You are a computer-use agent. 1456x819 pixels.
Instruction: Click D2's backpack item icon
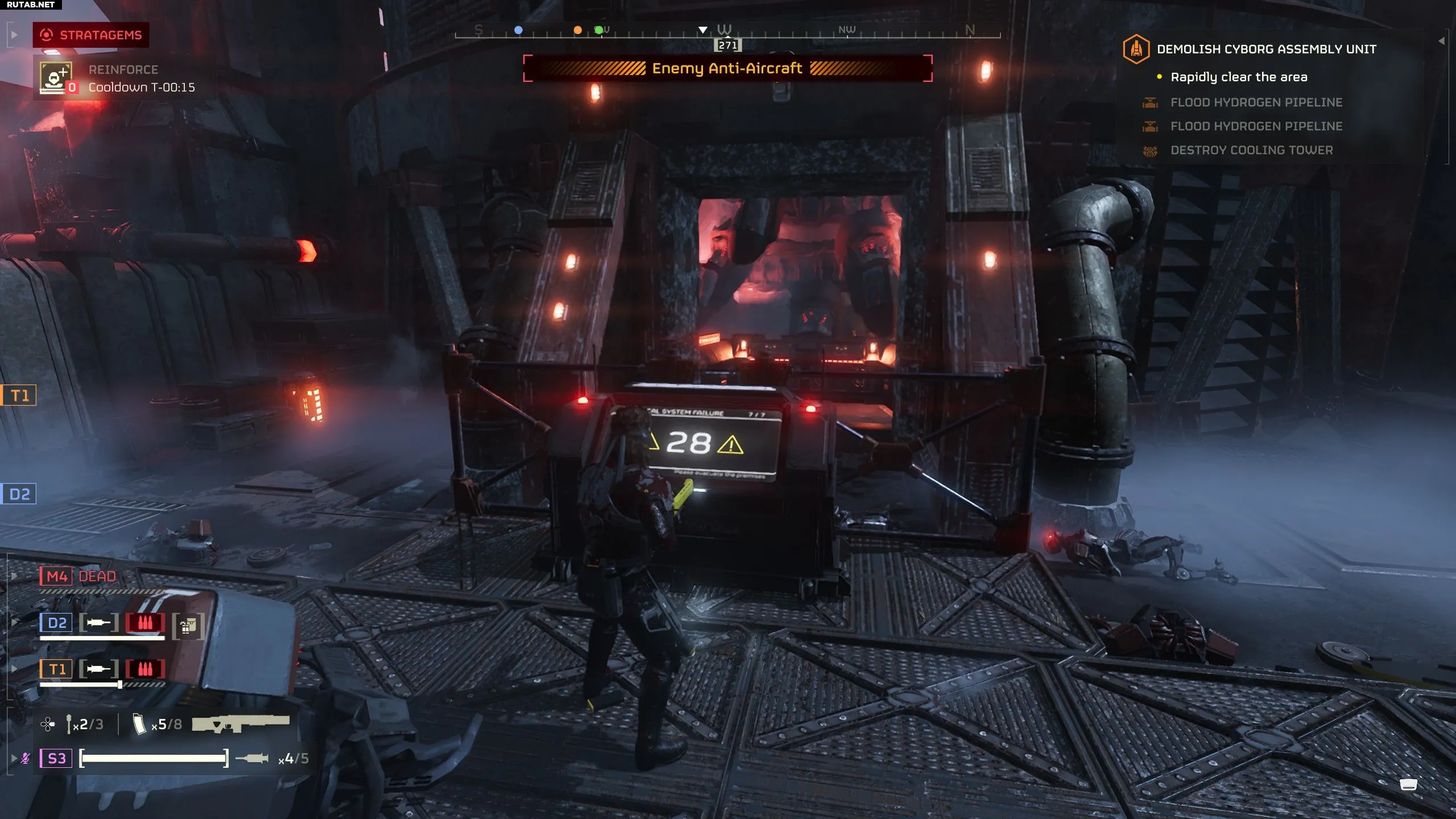point(188,626)
